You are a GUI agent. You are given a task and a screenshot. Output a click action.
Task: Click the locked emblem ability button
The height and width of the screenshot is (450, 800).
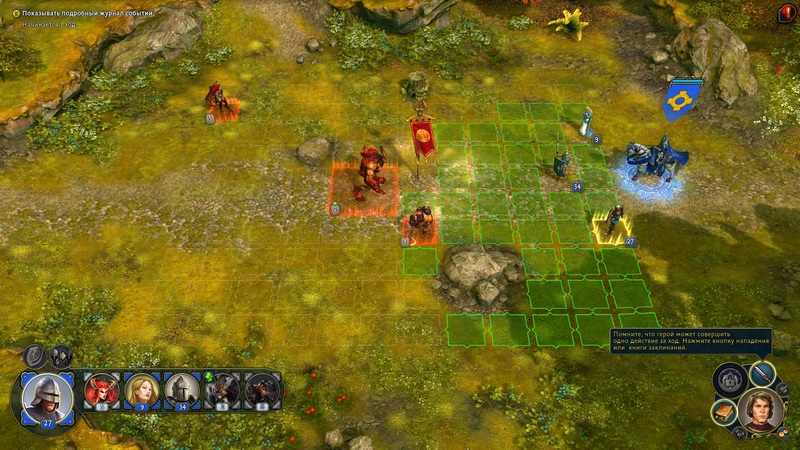coord(728,379)
